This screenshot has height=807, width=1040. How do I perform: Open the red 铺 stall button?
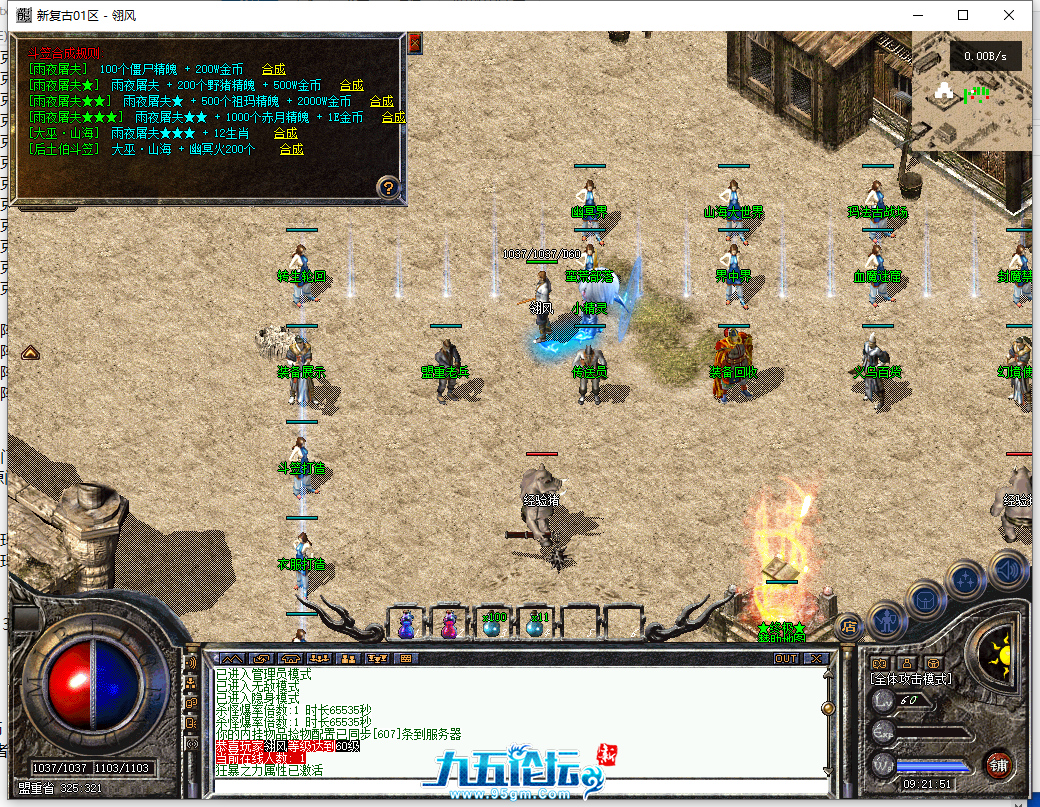tap(997, 765)
